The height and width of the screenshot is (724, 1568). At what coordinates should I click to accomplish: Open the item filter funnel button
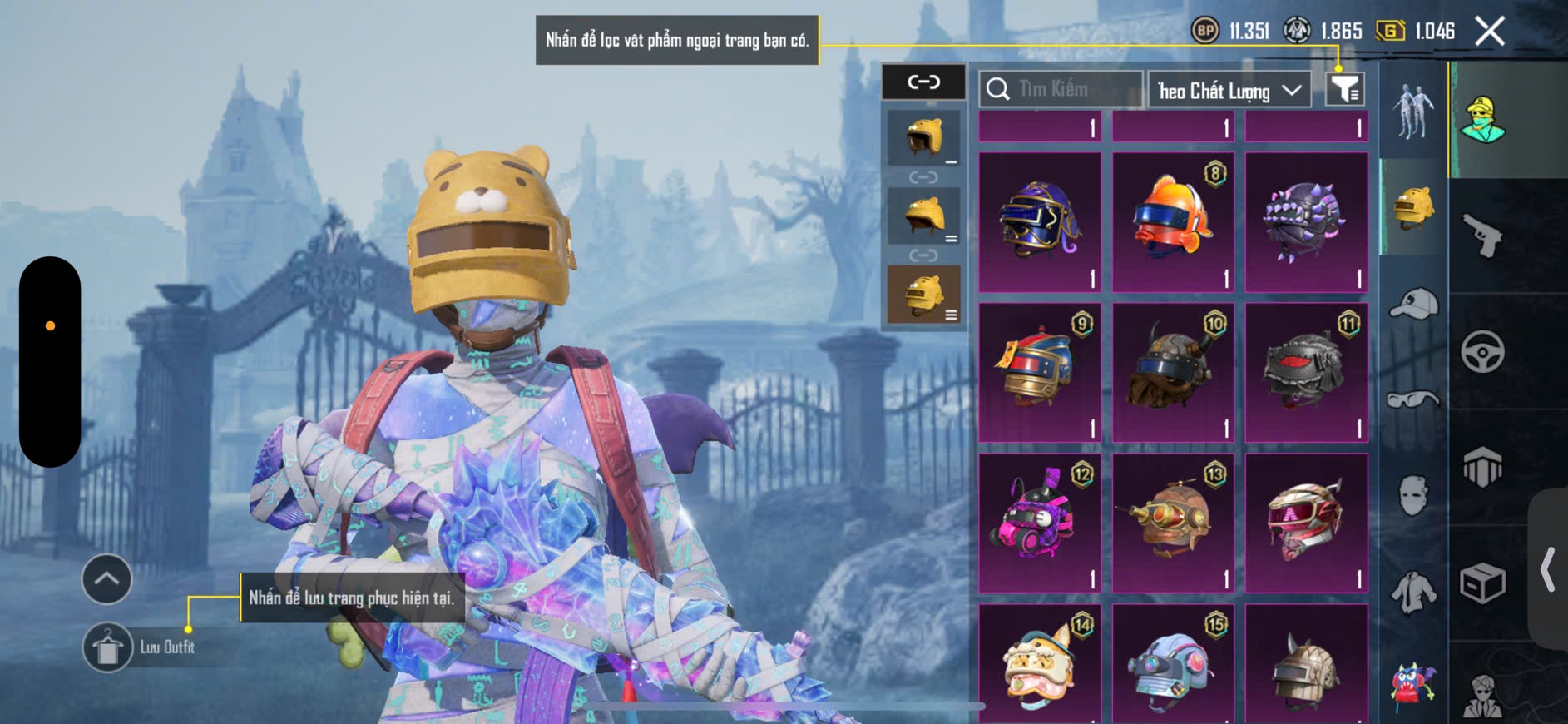pyautogui.click(x=1344, y=89)
